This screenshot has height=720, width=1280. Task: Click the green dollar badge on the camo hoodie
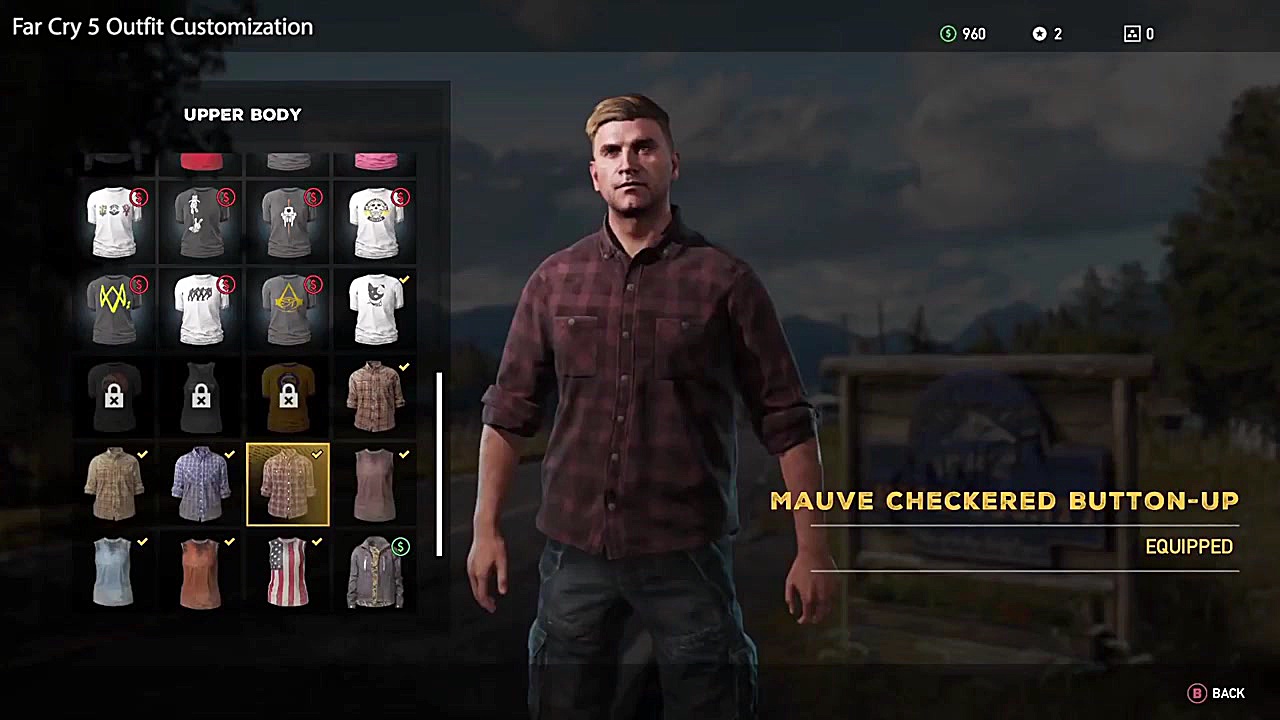(400, 546)
